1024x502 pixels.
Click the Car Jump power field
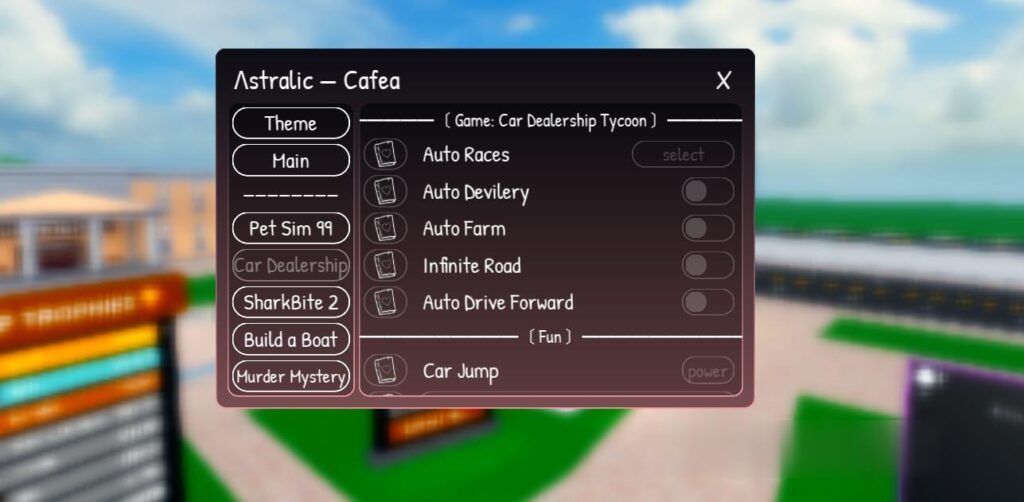point(707,372)
